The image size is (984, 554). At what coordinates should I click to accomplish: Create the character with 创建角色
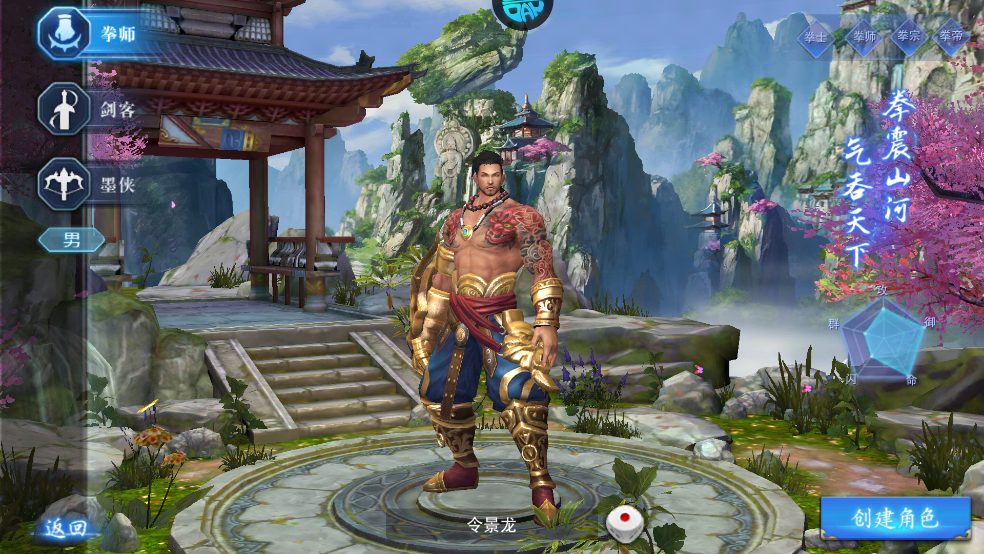895,518
